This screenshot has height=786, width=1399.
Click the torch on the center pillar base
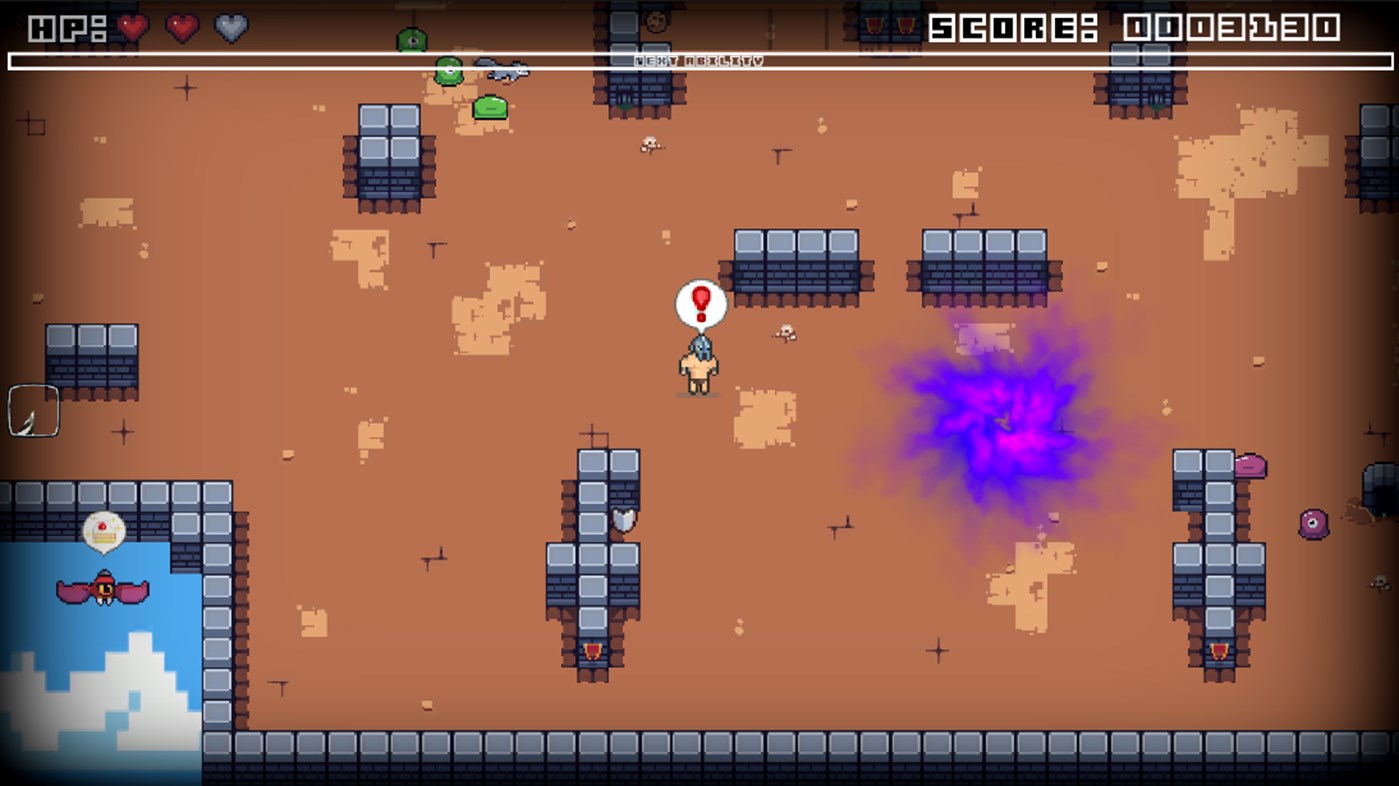pyautogui.click(x=591, y=650)
